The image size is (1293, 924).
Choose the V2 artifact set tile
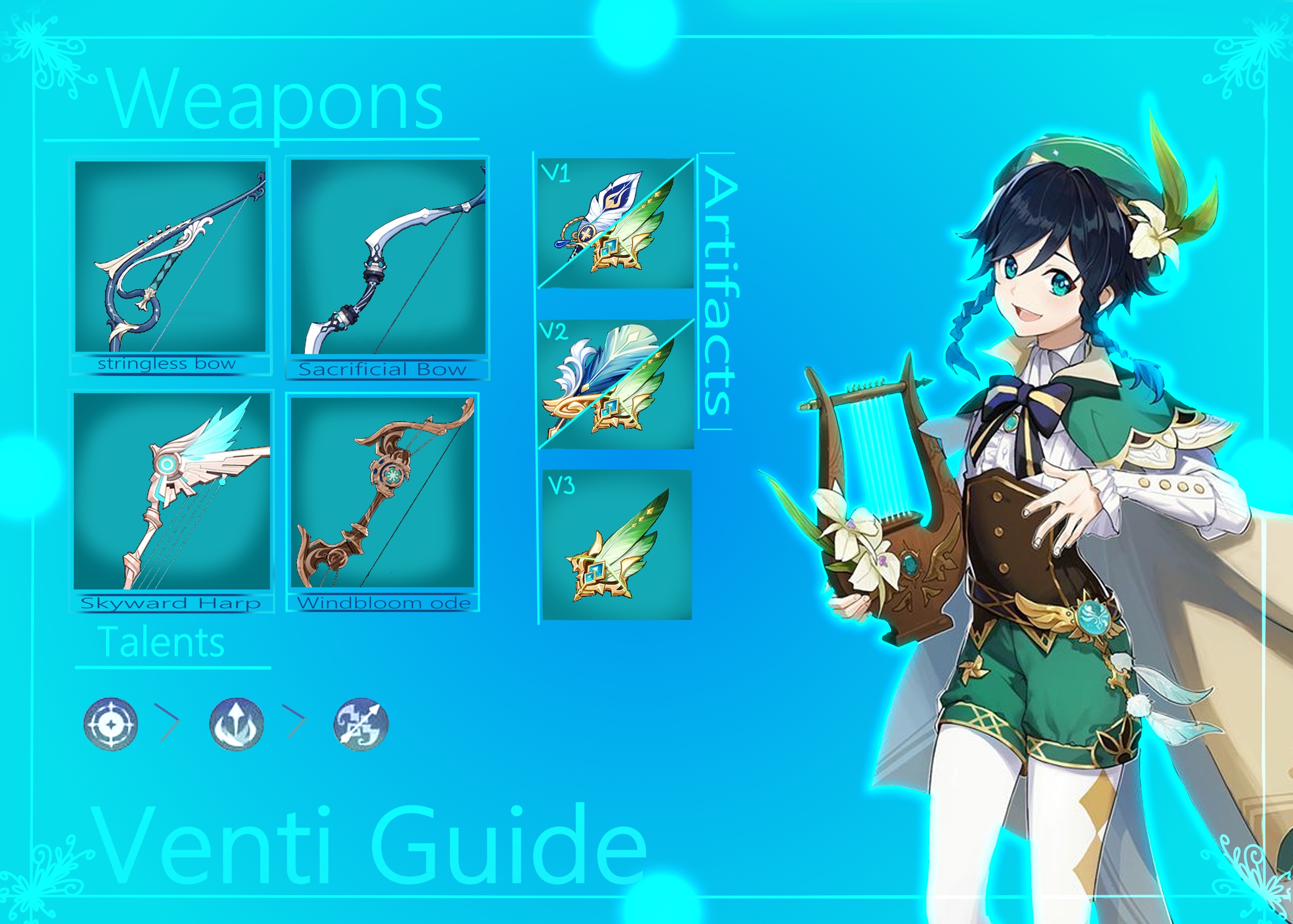(x=616, y=384)
